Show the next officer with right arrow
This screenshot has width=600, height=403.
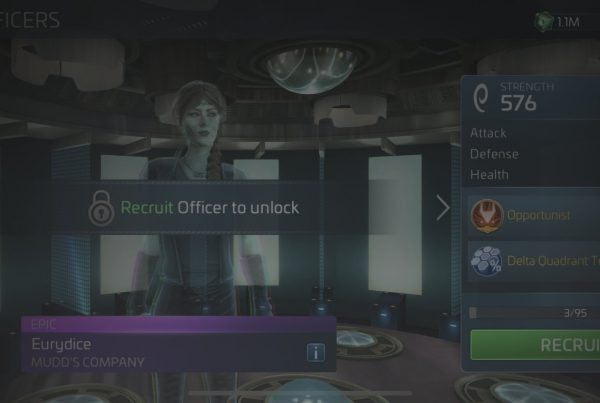[443, 208]
